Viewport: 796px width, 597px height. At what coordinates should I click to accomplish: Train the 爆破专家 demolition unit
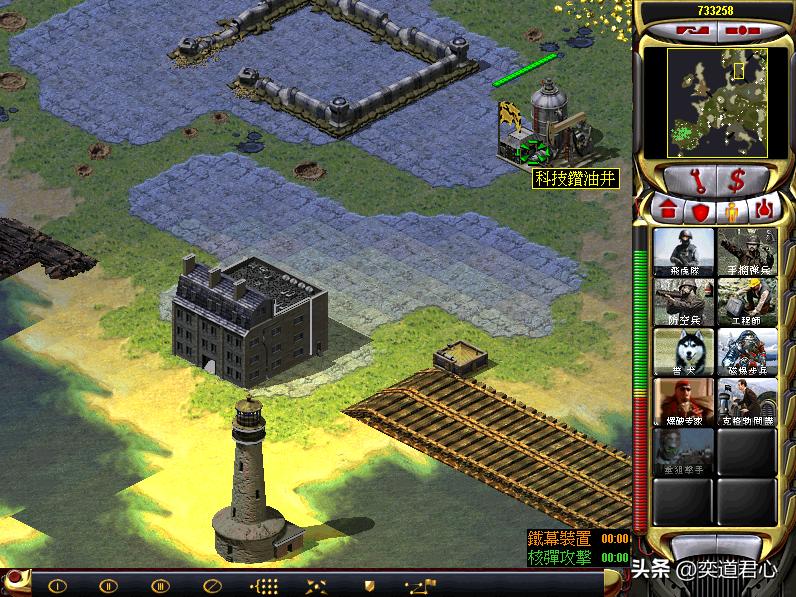pos(684,403)
